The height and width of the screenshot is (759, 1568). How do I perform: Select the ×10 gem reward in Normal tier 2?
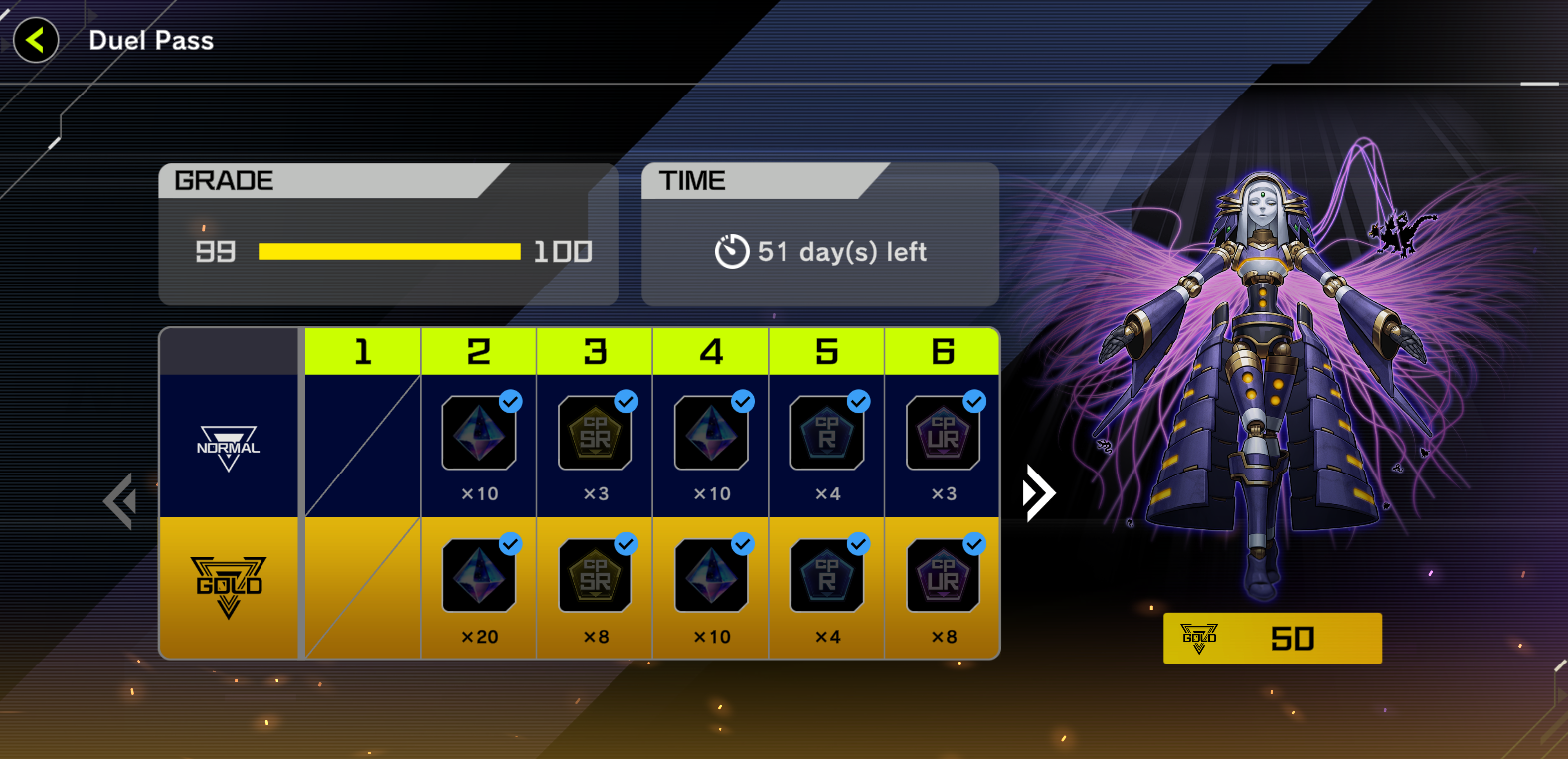[x=479, y=432]
